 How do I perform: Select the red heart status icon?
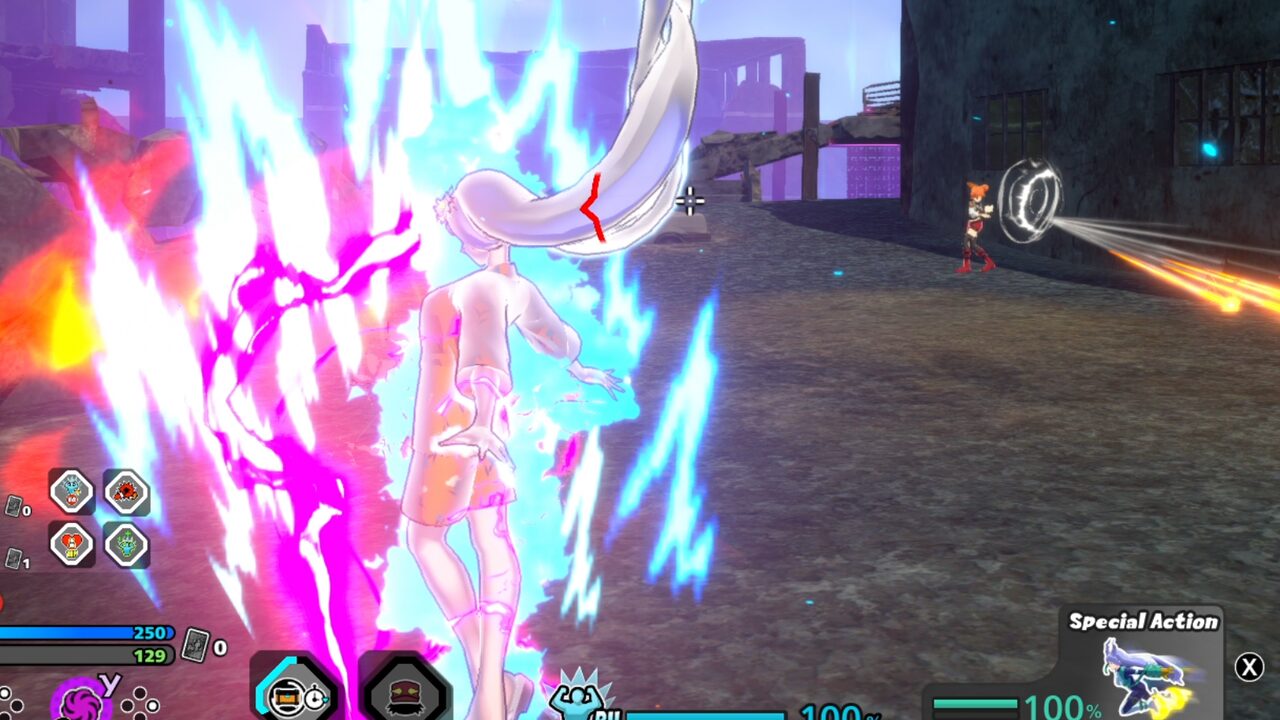click(72, 545)
